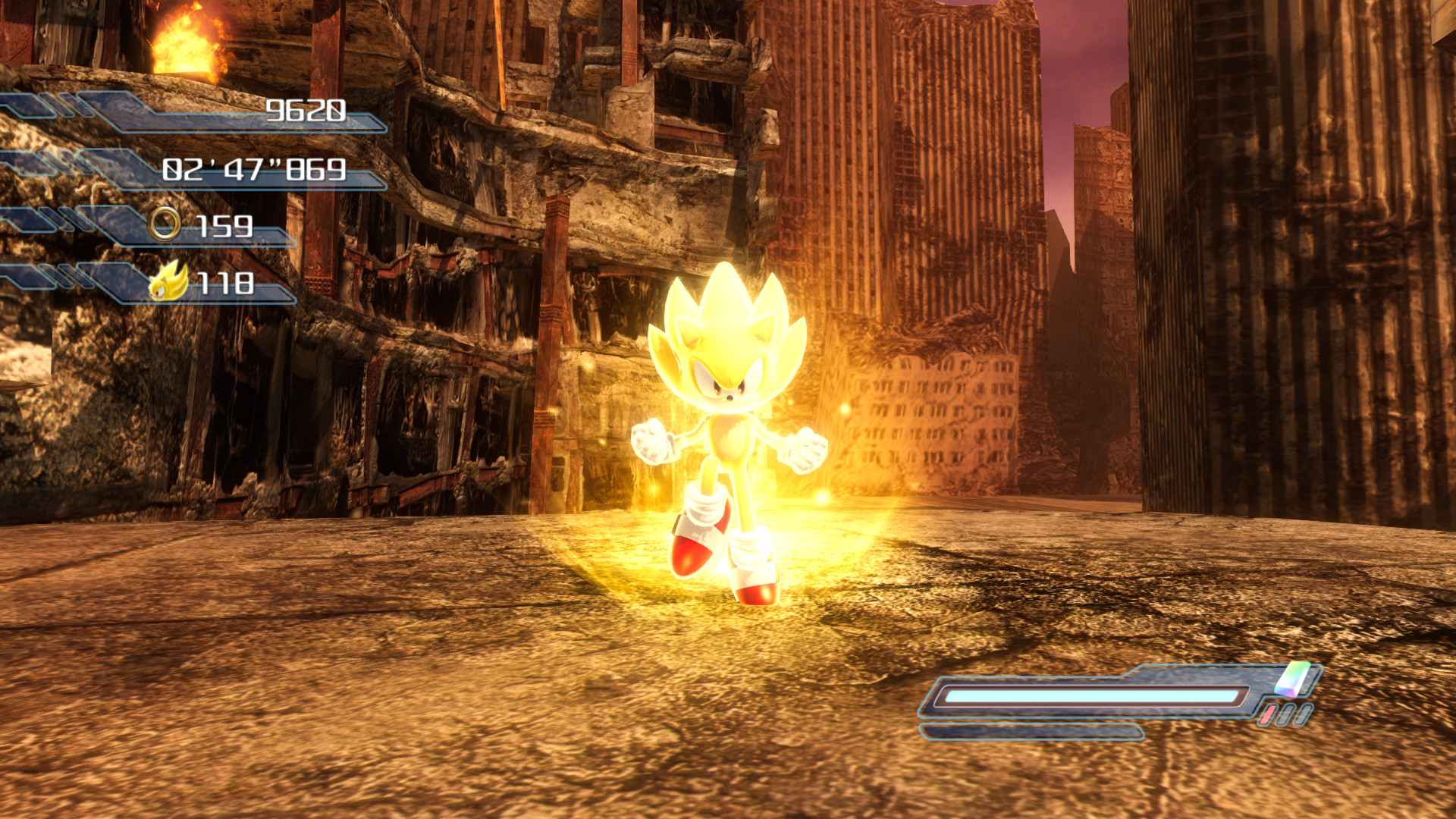The image size is (1456, 819).
Task: Select the score panel showing 9620
Action: tap(303, 111)
